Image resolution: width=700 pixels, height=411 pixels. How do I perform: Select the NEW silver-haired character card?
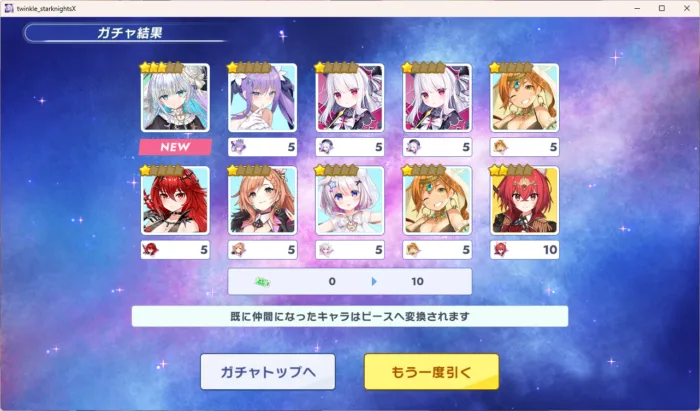point(175,99)
